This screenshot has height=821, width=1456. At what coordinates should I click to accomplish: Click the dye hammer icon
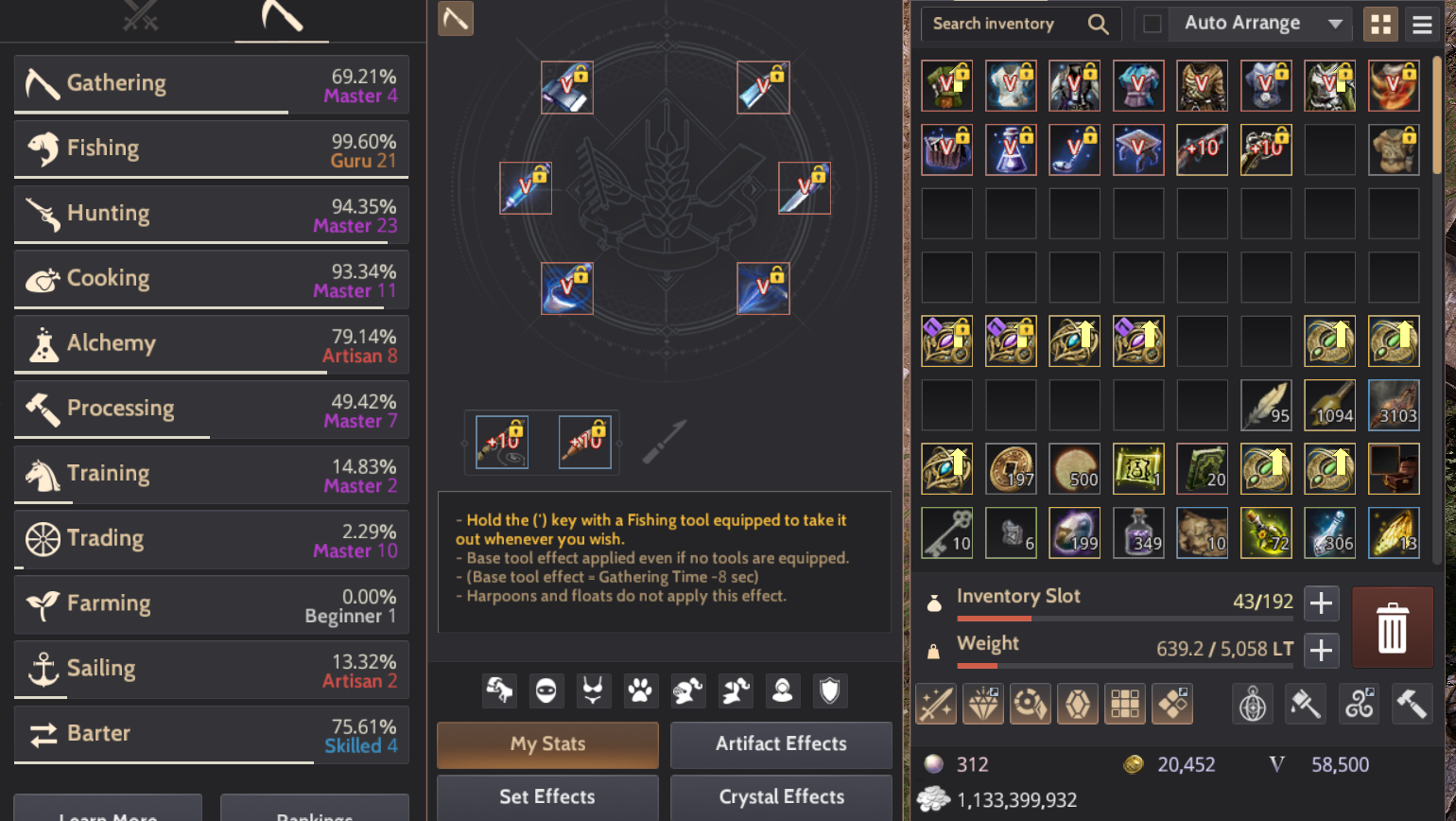pos(1306,703)
